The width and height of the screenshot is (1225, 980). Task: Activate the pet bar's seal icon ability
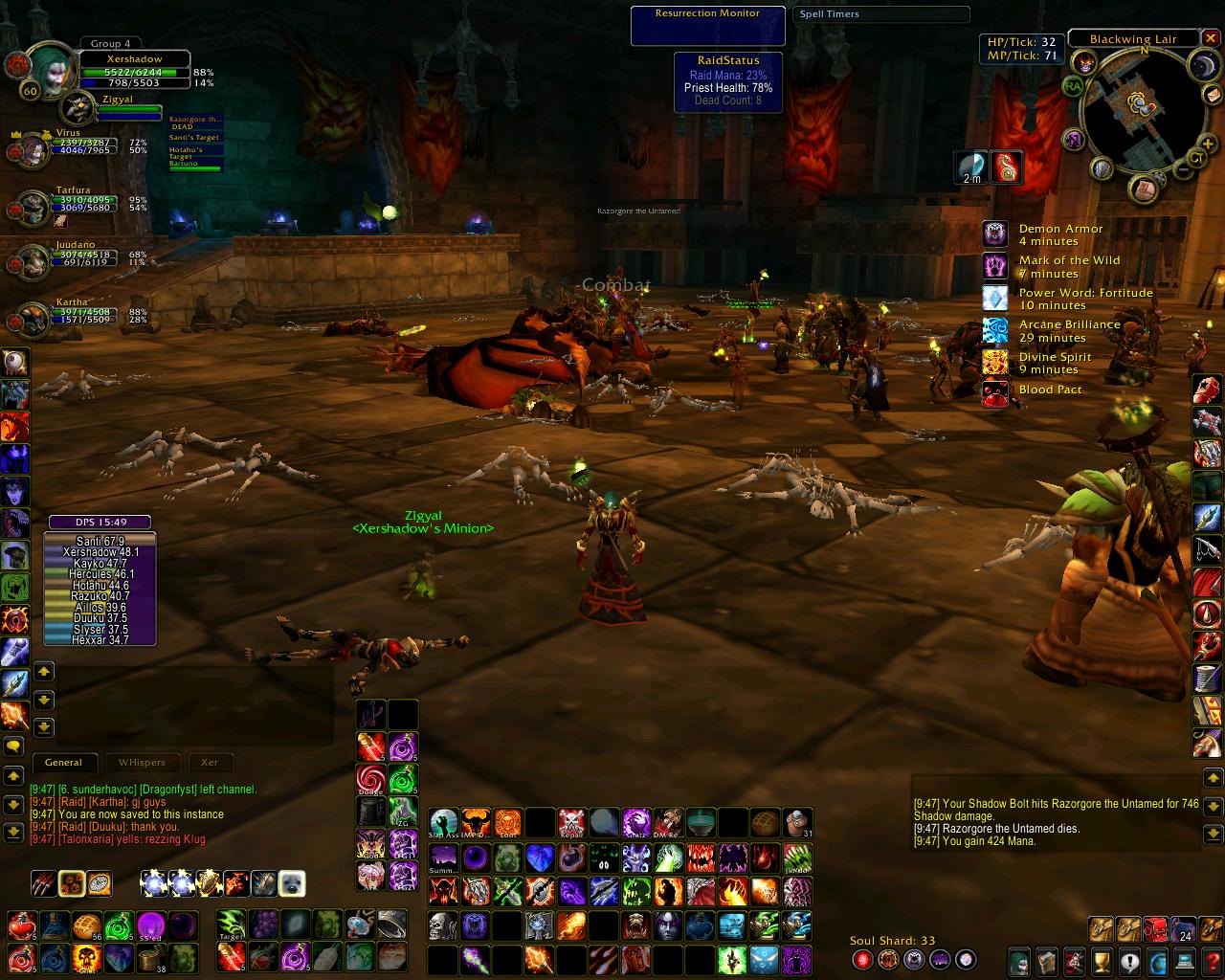click(293, 883)
